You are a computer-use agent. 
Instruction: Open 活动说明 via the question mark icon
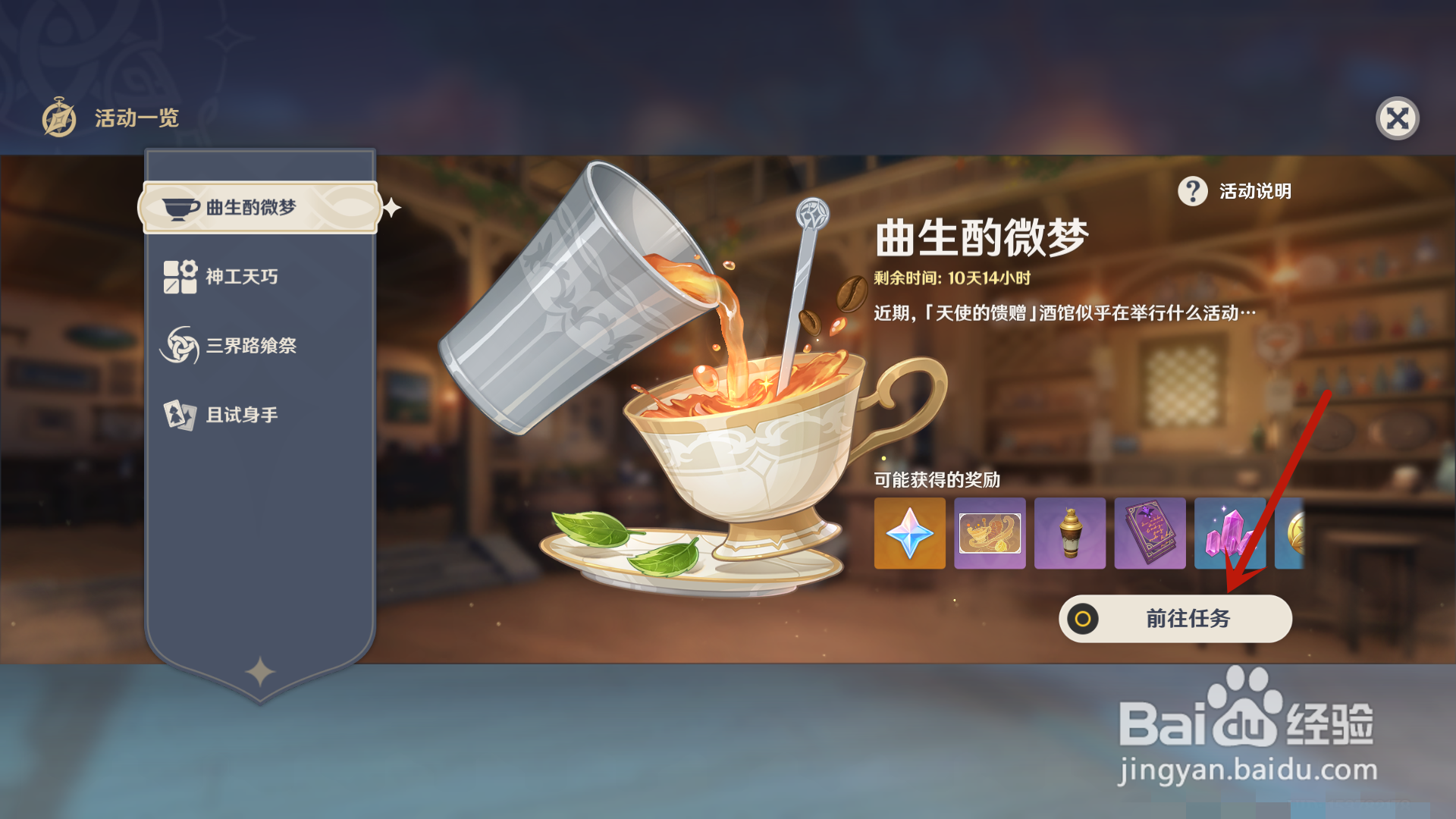pos(1192,193)
